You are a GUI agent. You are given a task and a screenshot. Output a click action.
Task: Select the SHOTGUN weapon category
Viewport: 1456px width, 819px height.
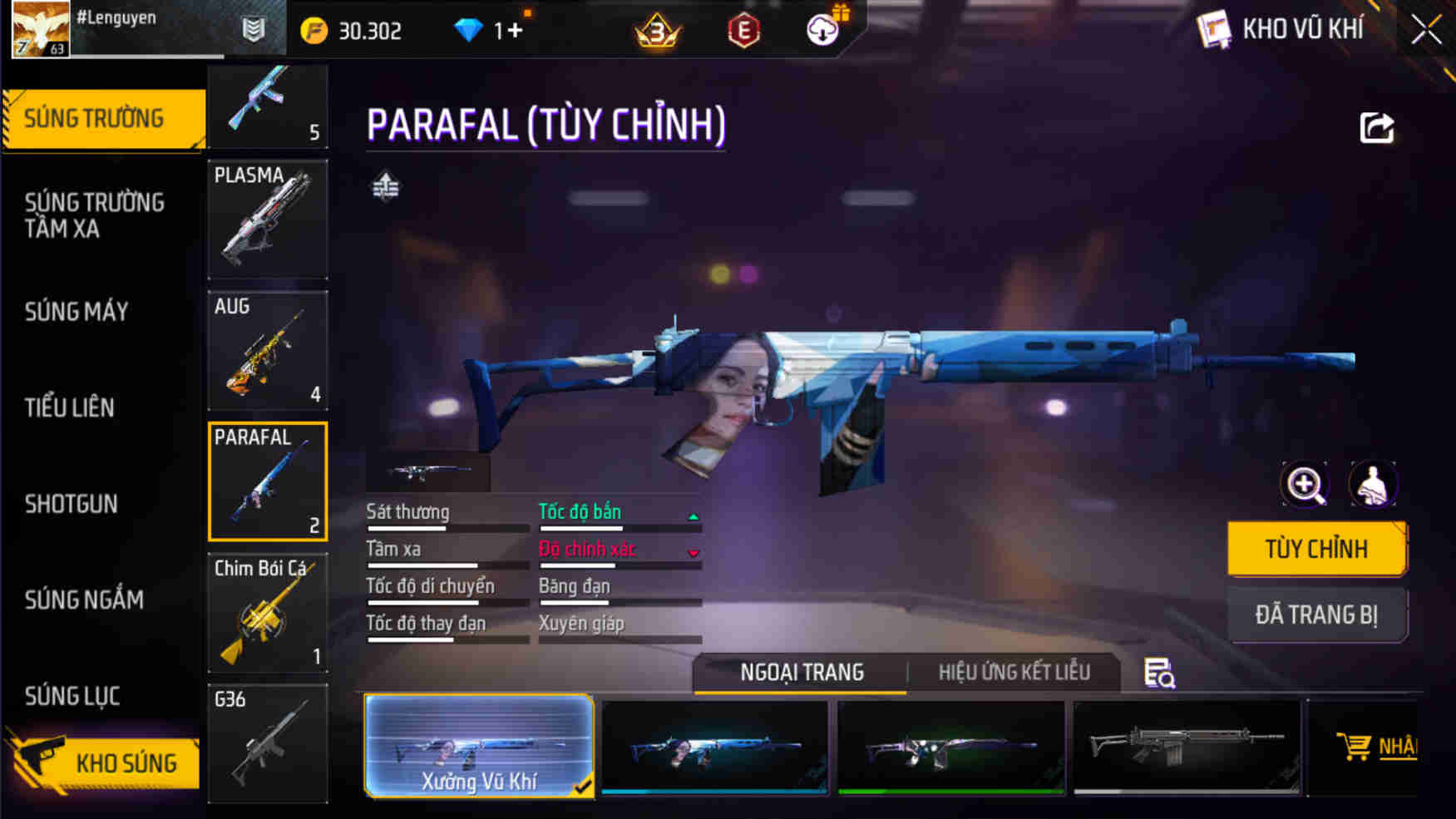point(72,504)
